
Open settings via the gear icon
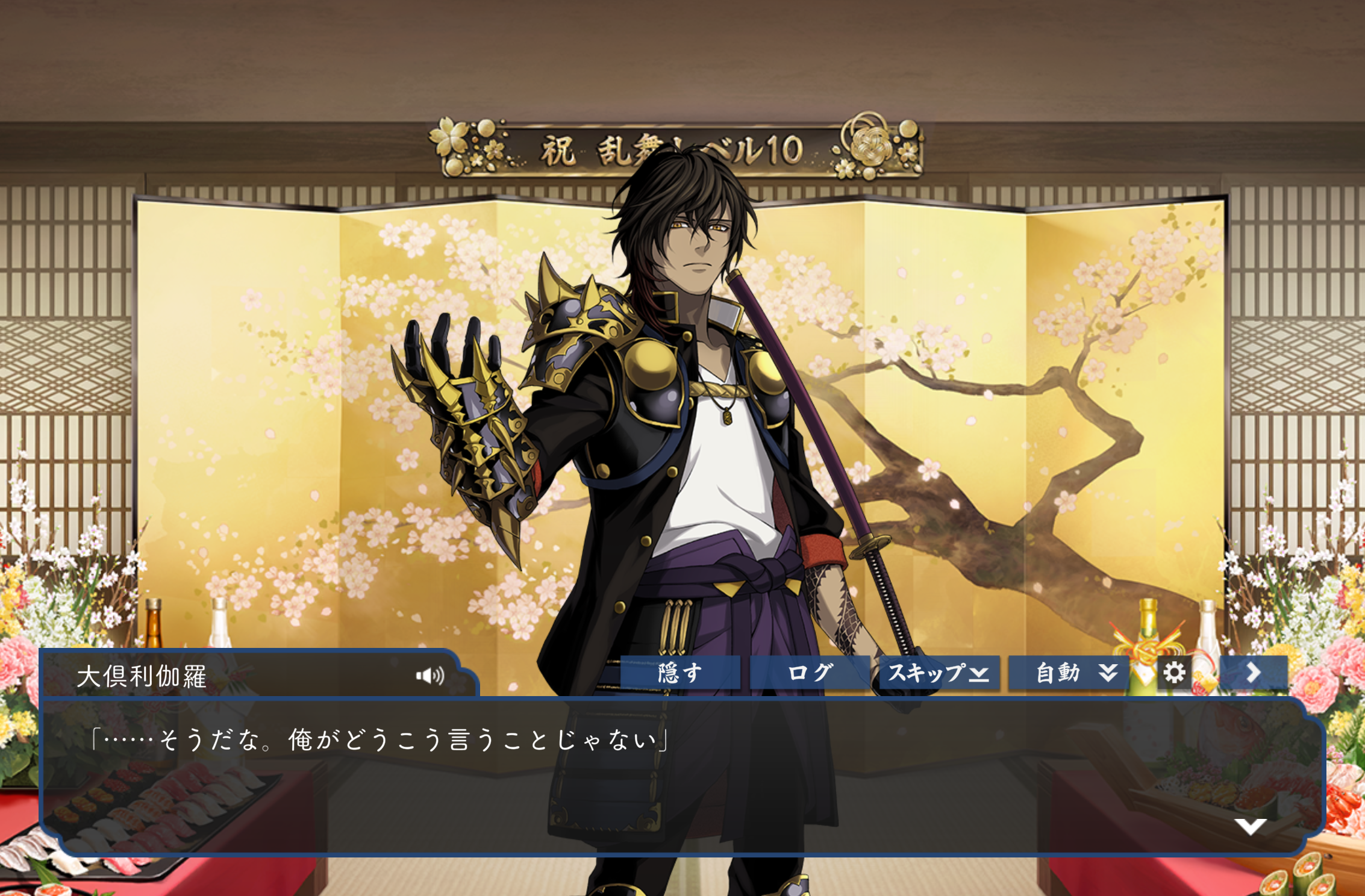click(x=1173, y=673)
